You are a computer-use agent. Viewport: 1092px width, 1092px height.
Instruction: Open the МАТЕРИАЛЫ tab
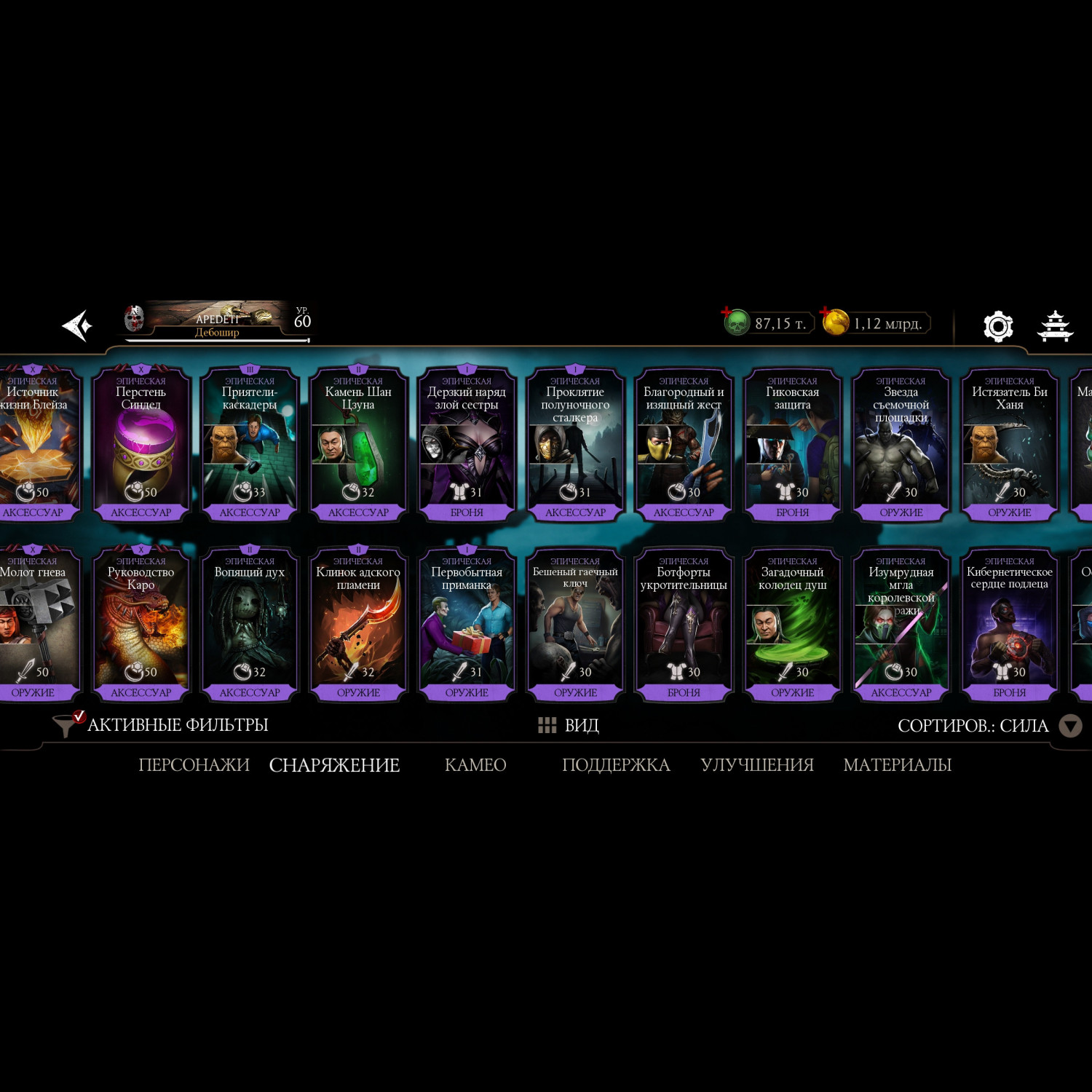pyautogui.click(x=897, y=765)
